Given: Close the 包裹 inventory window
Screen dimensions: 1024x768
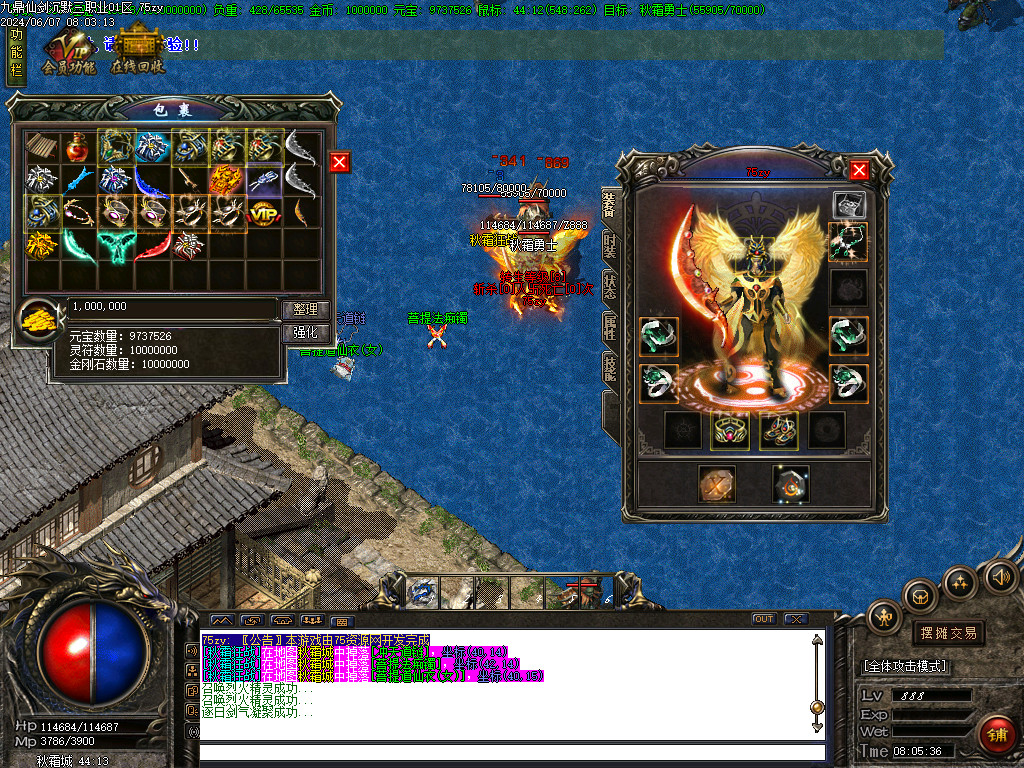Looking at the screenshot, I should [x=340, y=162].
